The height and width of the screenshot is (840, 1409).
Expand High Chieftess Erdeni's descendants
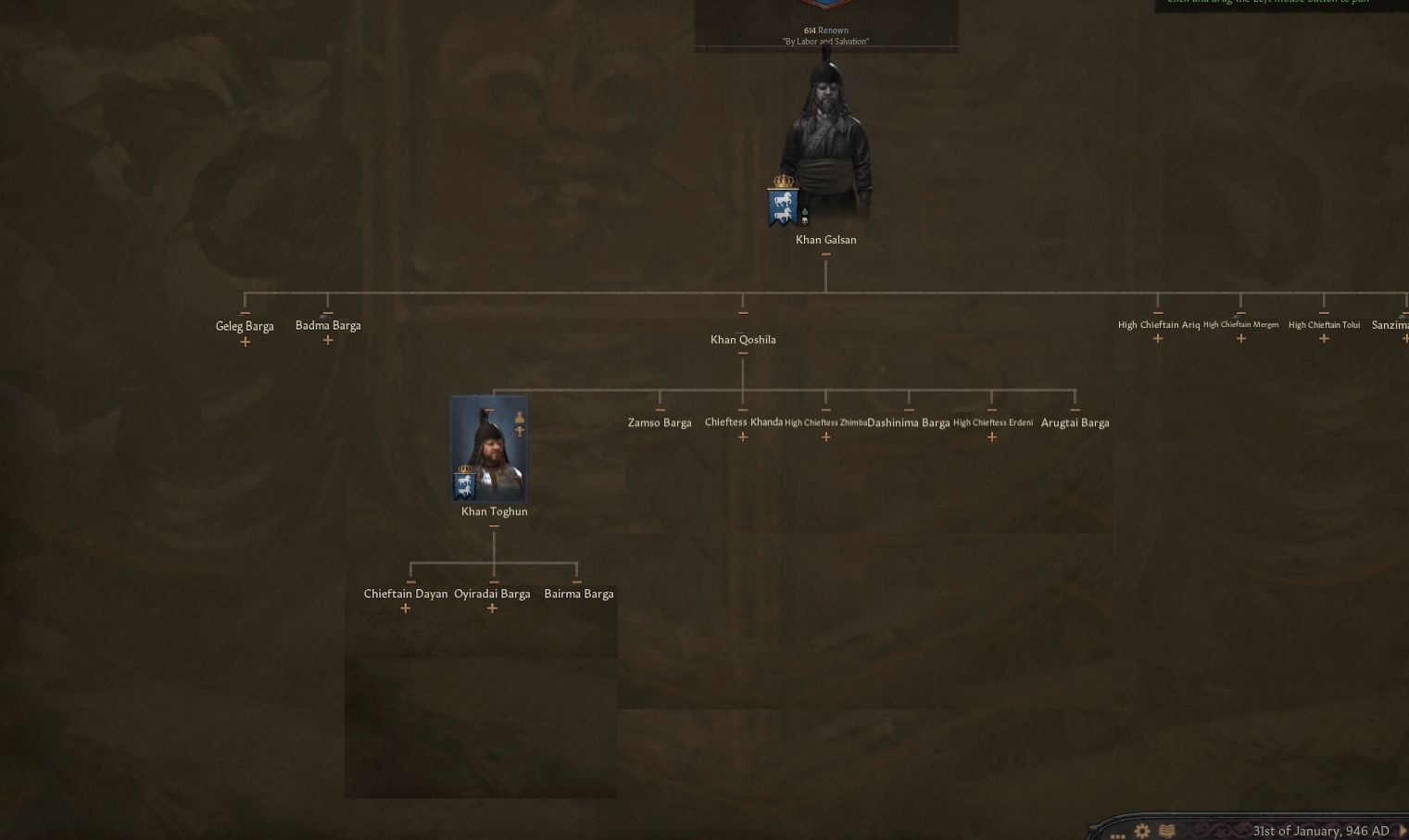pos(991,436)
